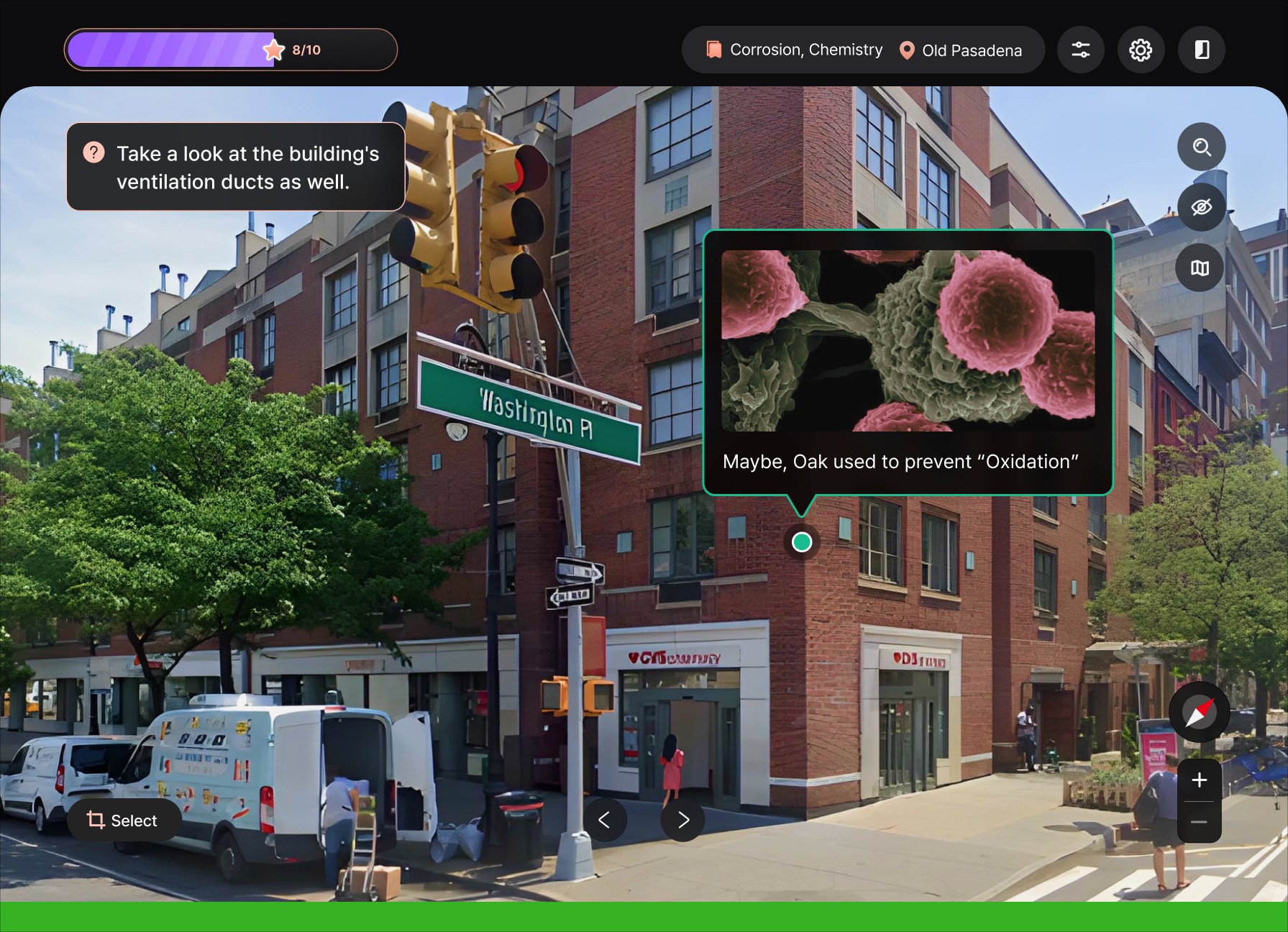Open the gear settings button
This screenshot has height=932, width=1288.
[1141, 50]
